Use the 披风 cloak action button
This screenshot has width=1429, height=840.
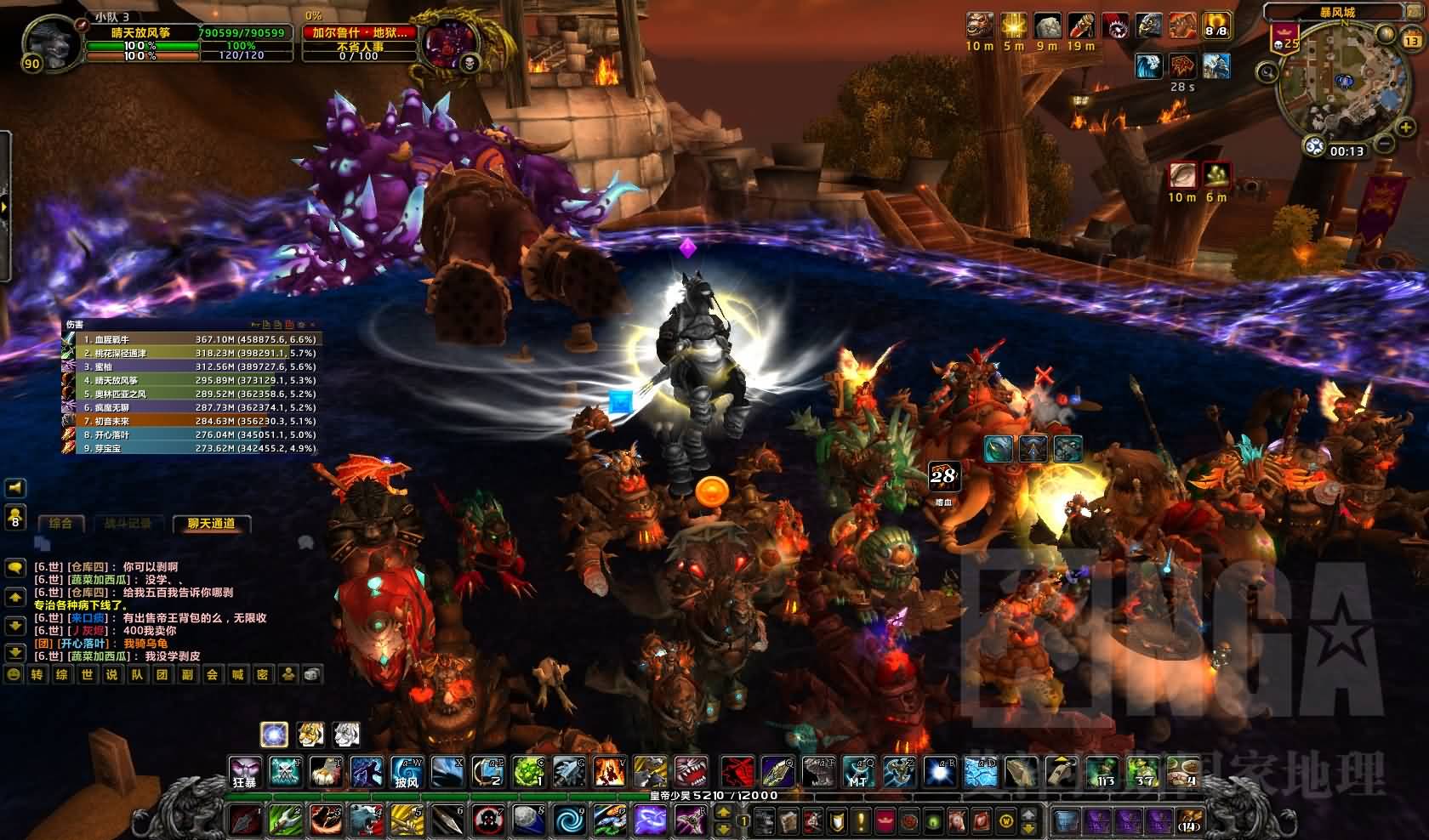[407, 772]
